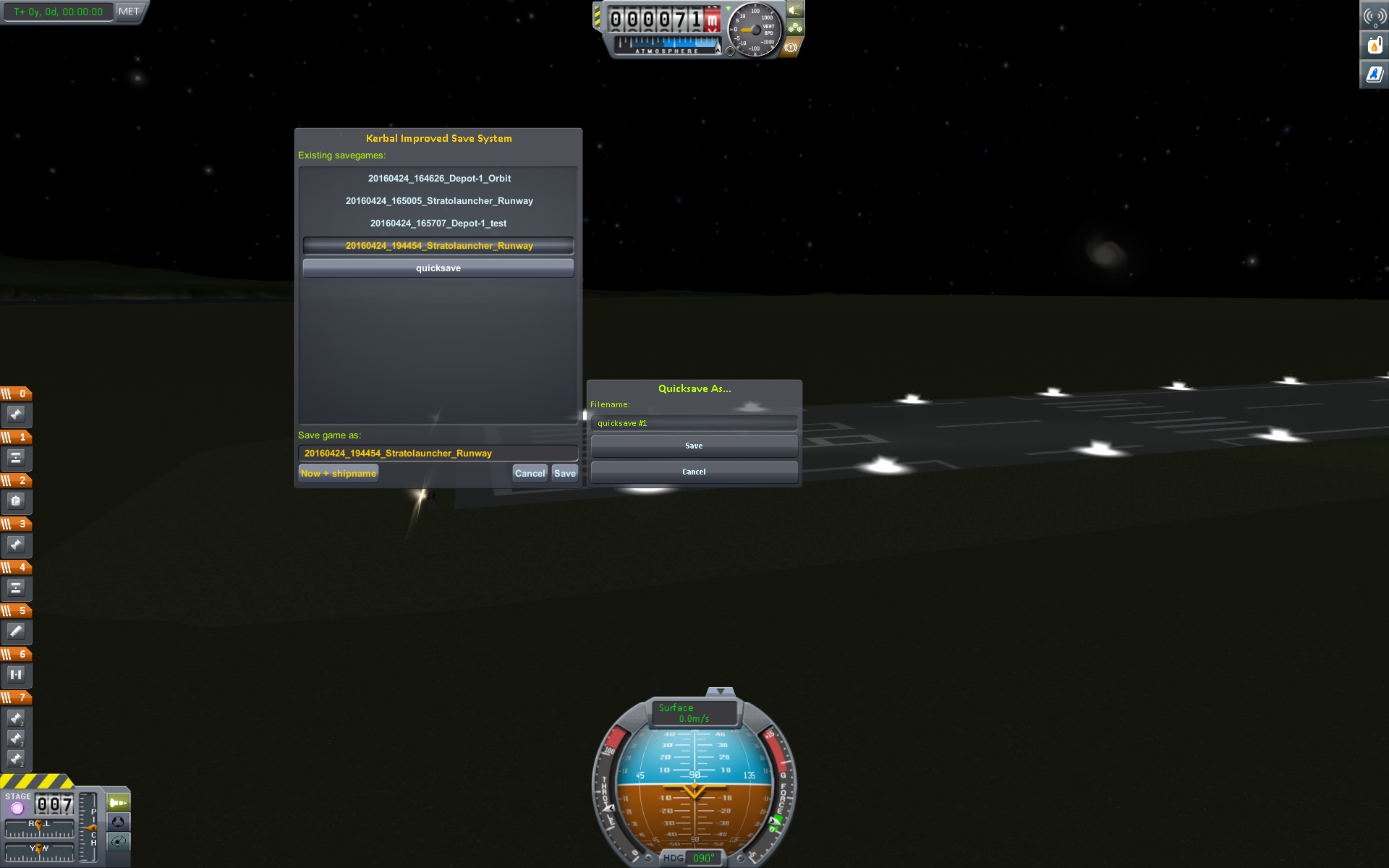1389x868 pixels.
Task: Pick the quicksave entry in the savegame list
Action: pos(438,268)
